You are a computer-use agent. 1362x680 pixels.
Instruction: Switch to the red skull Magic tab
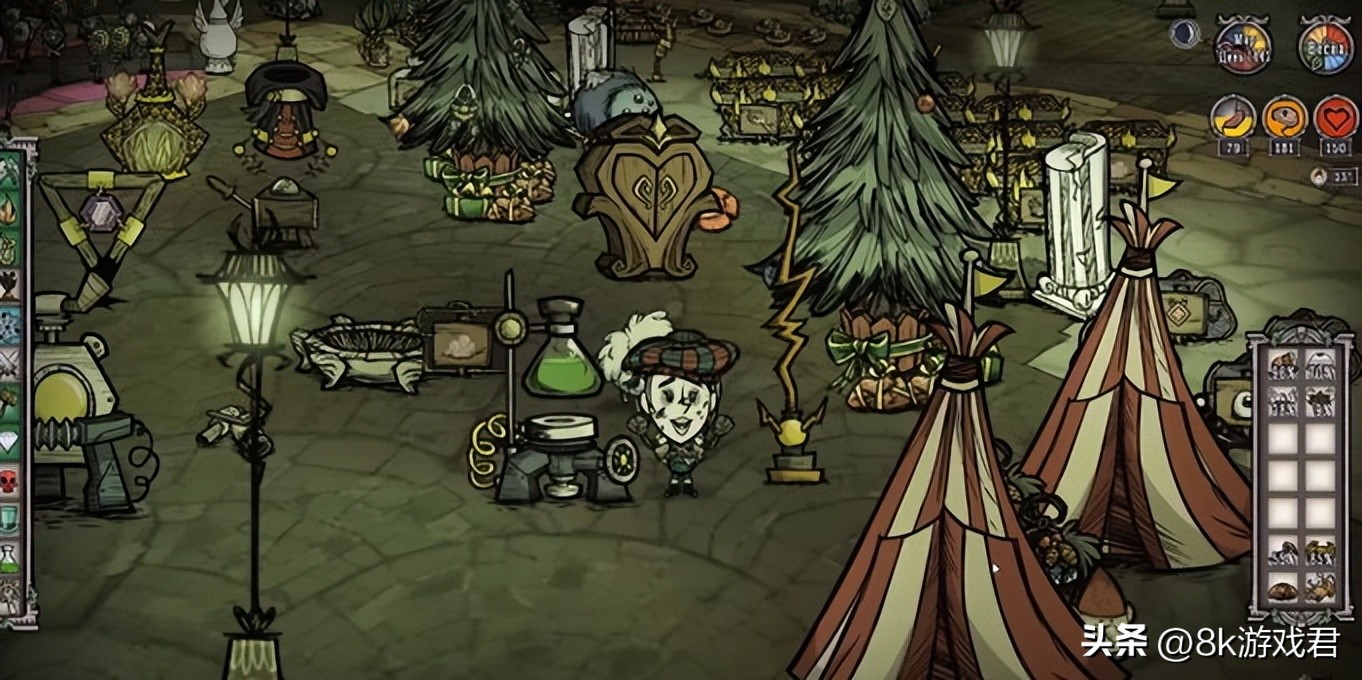tap(10, 479)
